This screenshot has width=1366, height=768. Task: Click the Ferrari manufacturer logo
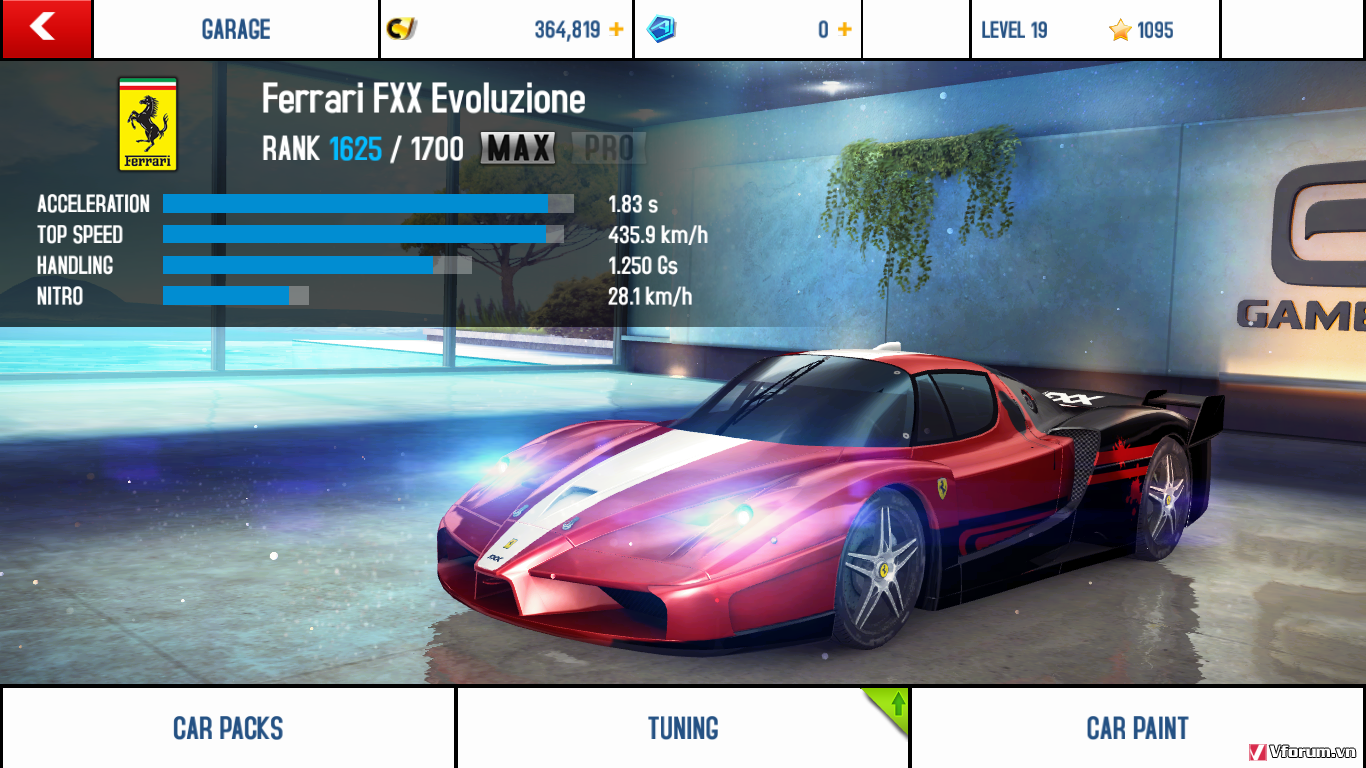148,124
